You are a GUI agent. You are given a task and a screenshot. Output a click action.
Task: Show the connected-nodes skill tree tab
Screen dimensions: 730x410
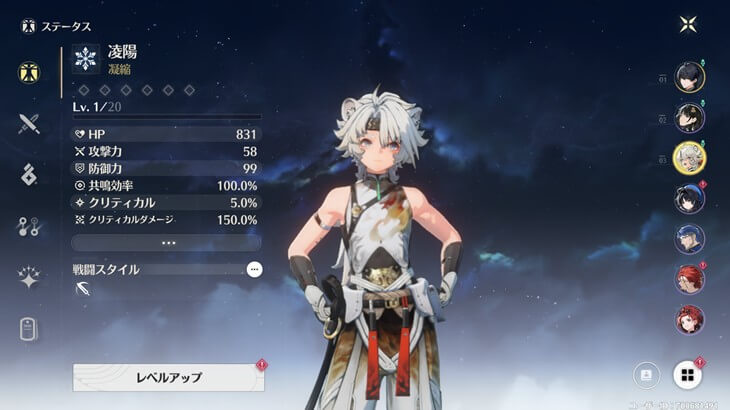pos(29,226)
